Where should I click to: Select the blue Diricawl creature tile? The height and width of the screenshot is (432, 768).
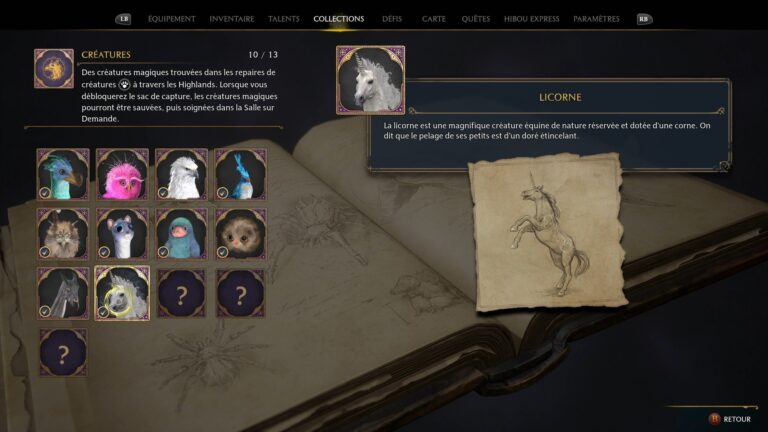click(181, 233)
